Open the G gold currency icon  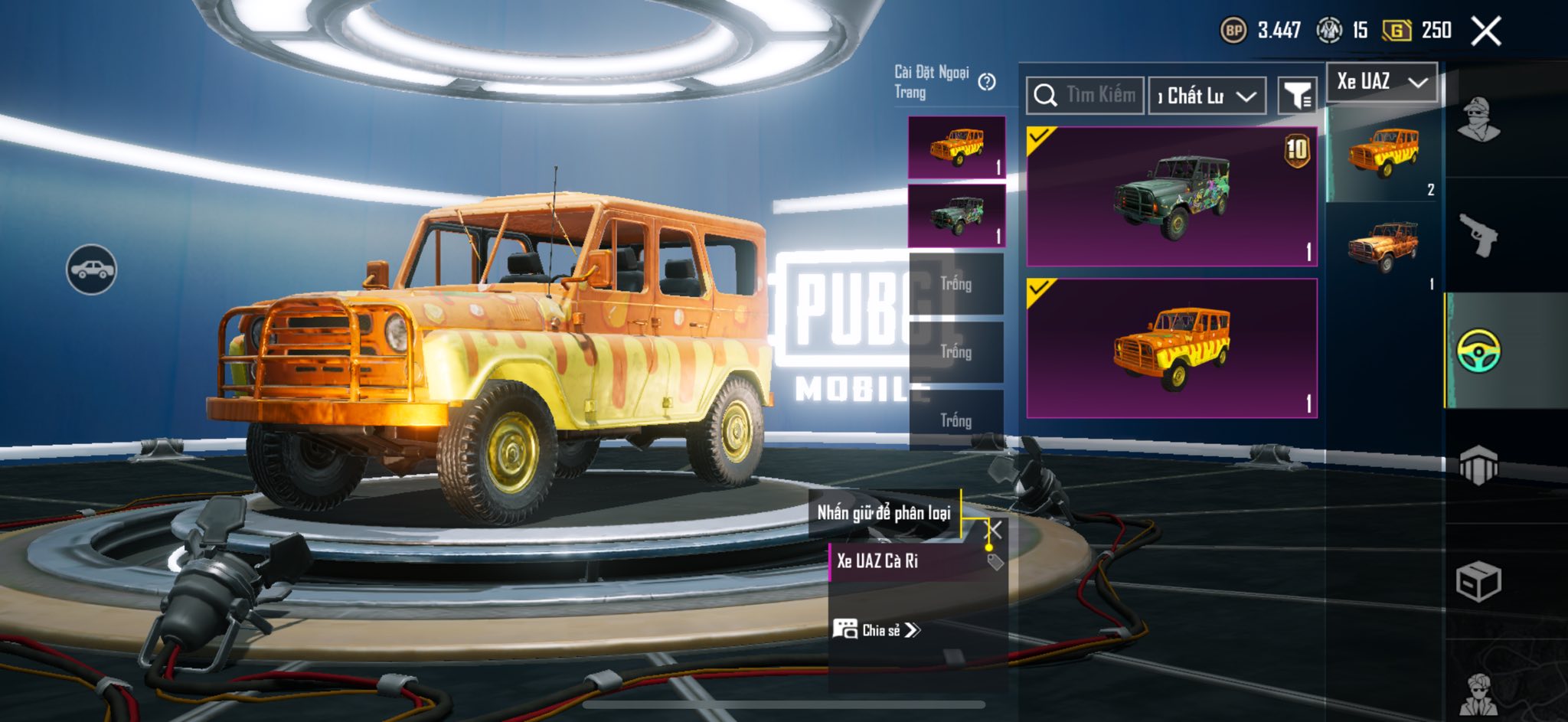pyautogui.click(x=1396, y=31)
